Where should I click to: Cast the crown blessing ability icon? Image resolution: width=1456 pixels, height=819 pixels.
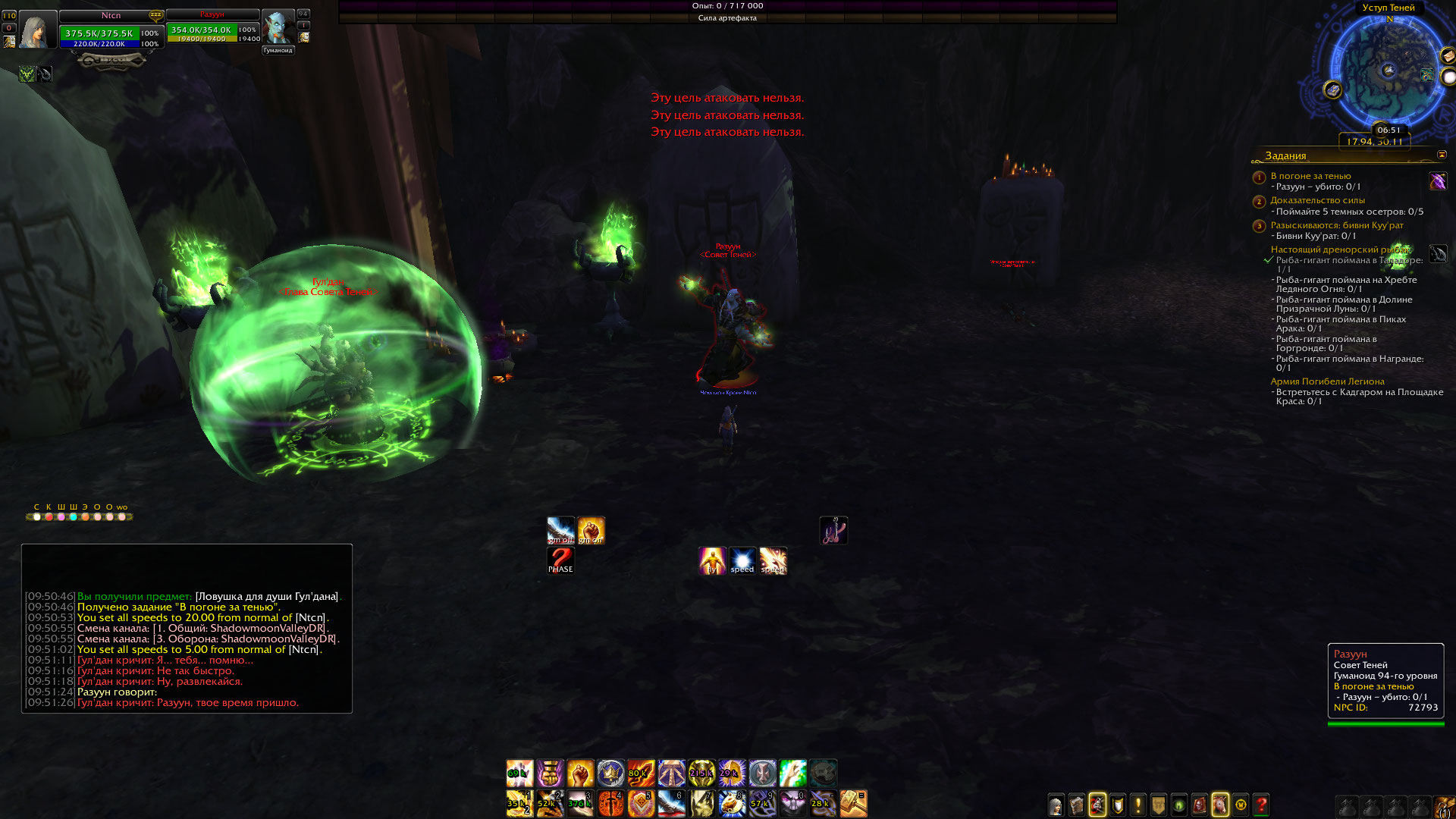click(x=610, y=773)
